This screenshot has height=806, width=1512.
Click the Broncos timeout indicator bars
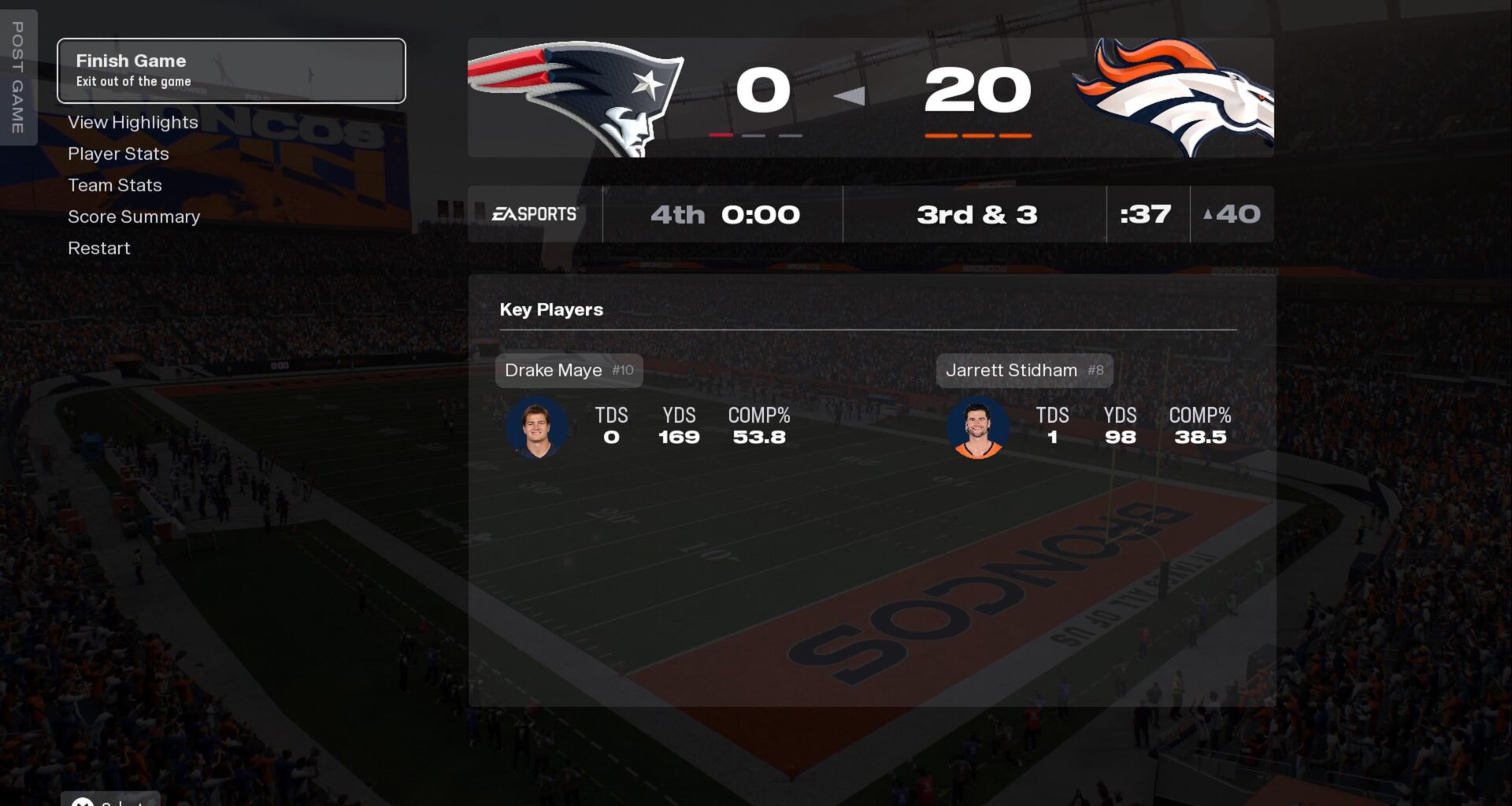click(x=979, y=135)
